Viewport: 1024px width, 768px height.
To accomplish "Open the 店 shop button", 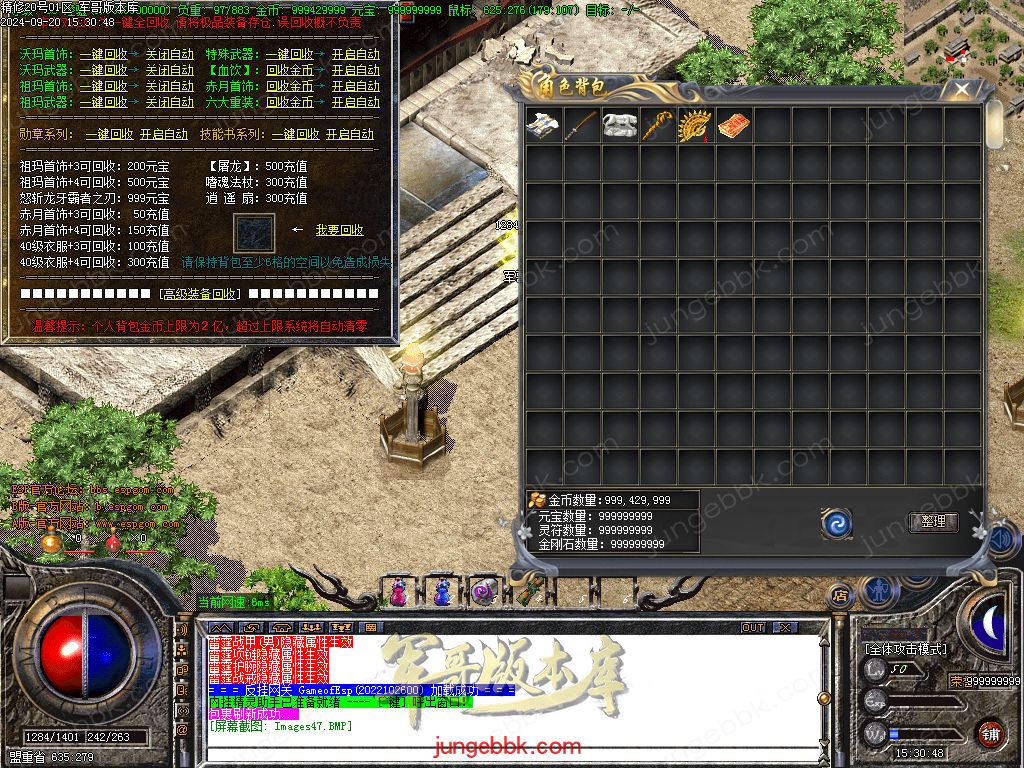I will [x=840, y=596].
